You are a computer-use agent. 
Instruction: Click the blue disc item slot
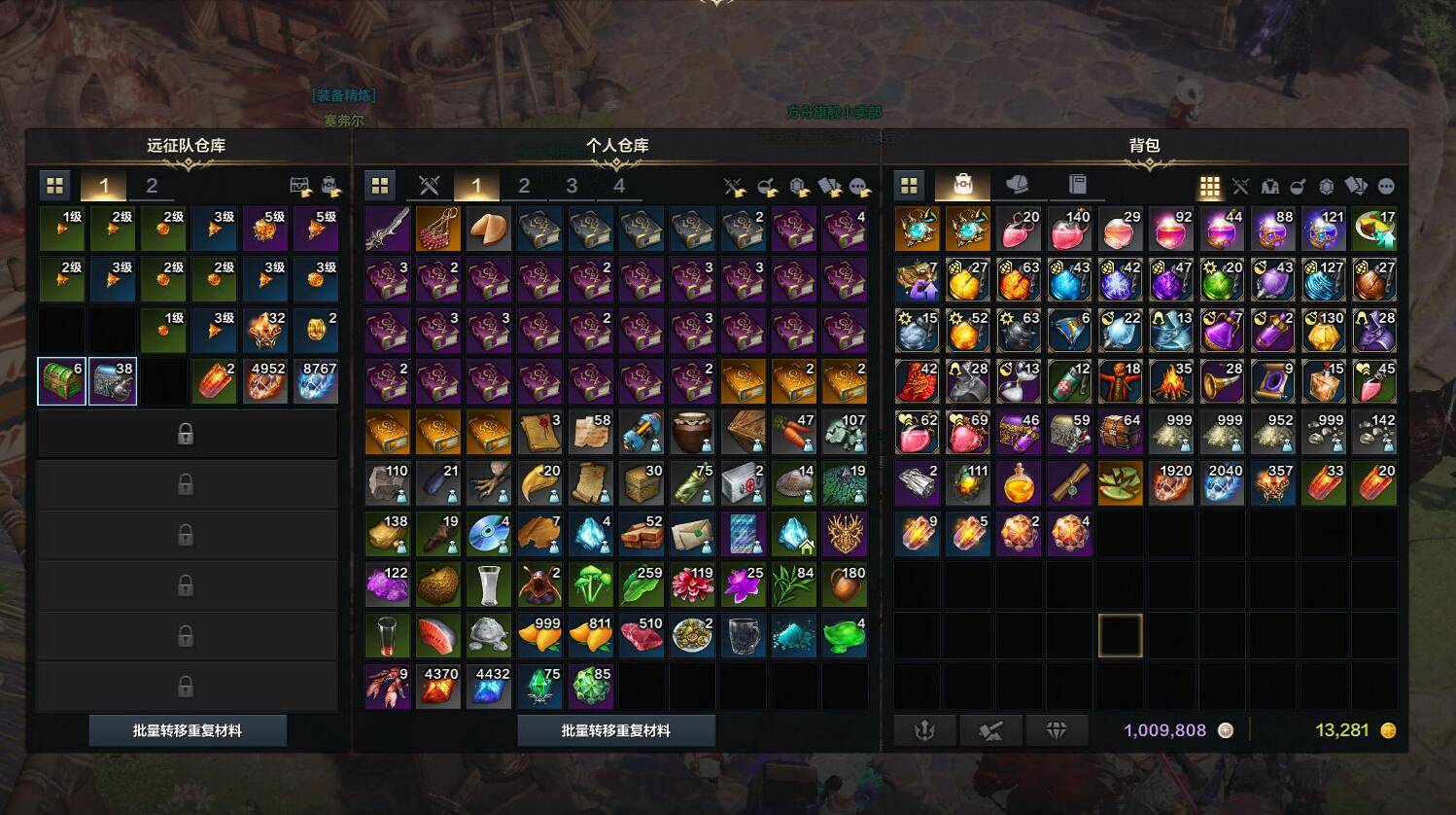click(x=489, y=533)
